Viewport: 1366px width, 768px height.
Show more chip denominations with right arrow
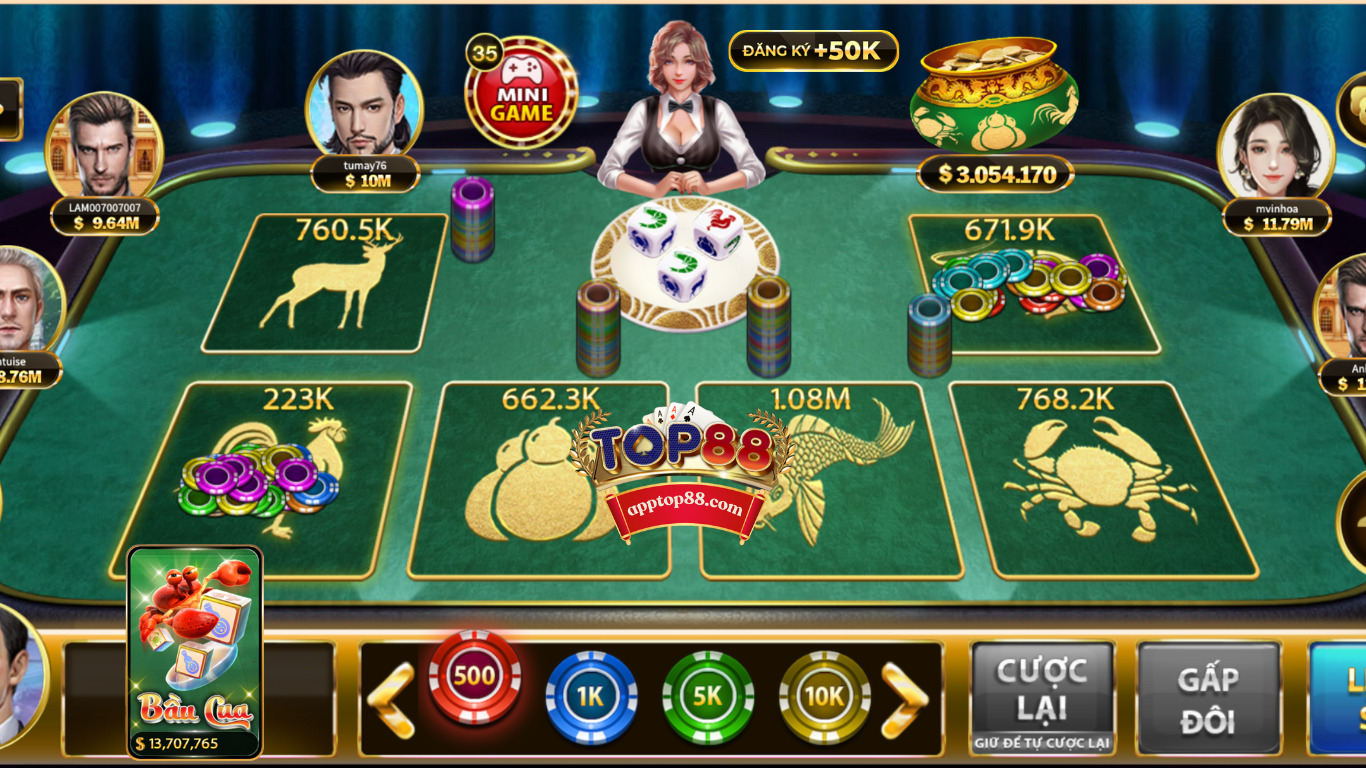(904, 699)
